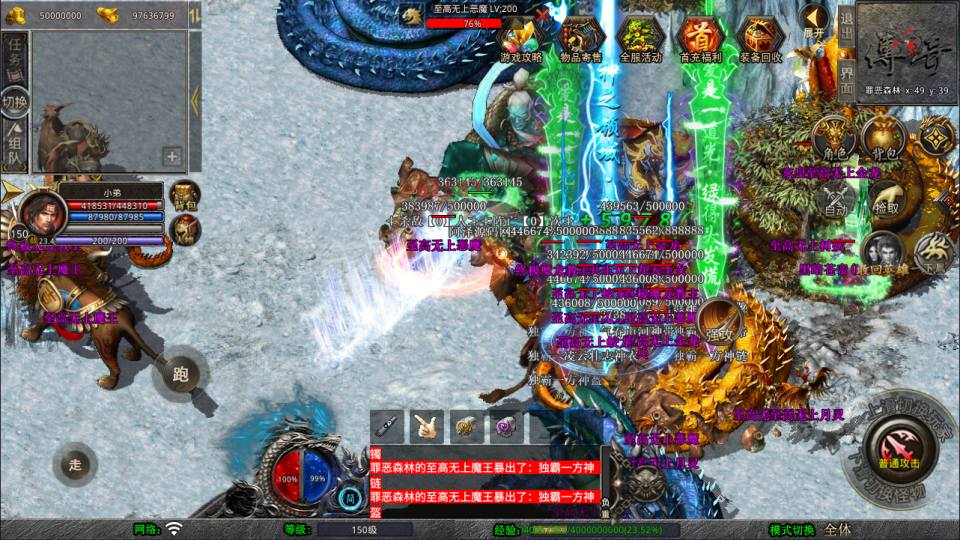Tap the 跑 run button

181,374
